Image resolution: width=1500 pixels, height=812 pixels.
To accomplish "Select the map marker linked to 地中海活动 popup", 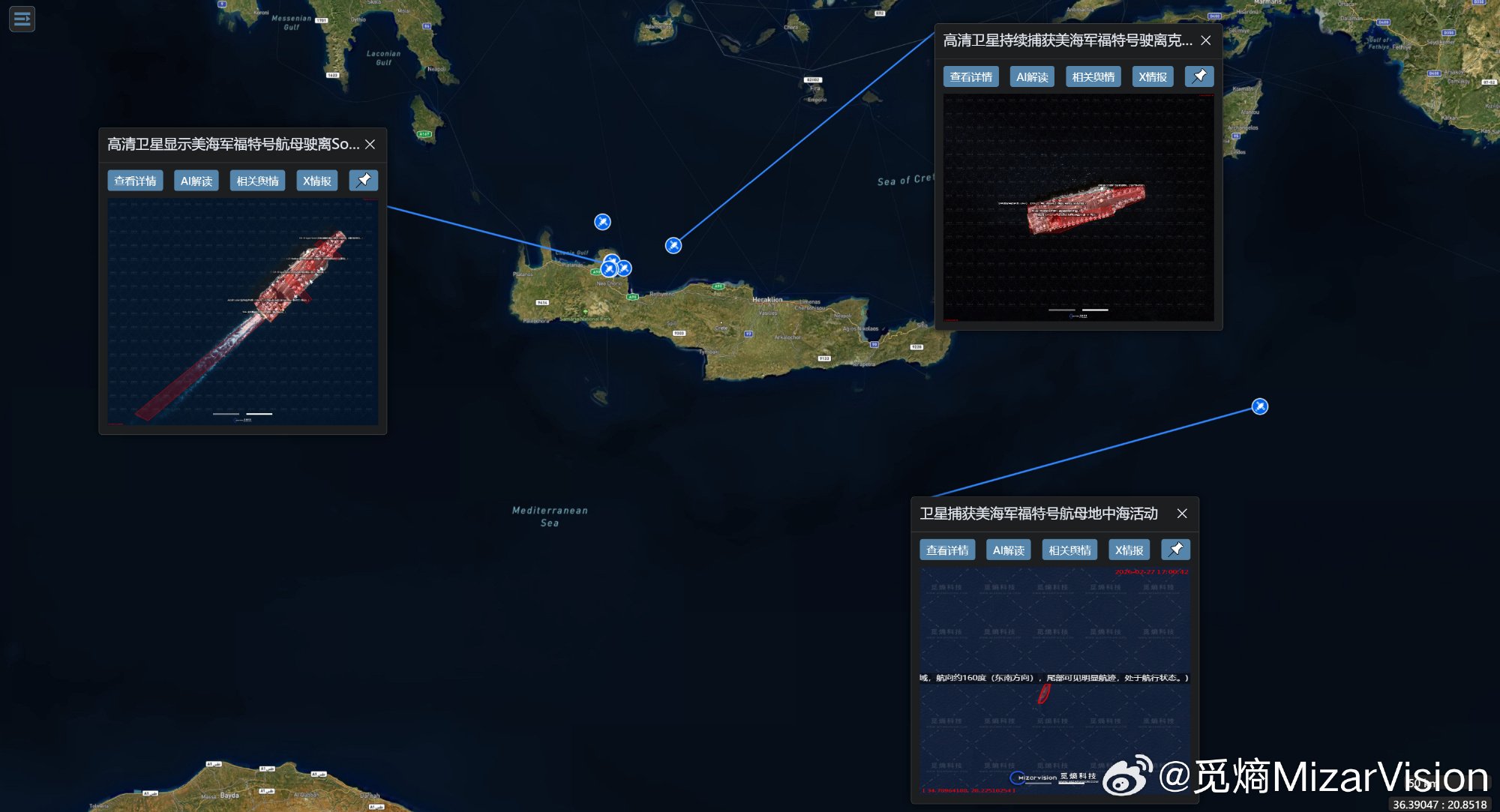I will pyautogui.click(x=1260, y=406).
